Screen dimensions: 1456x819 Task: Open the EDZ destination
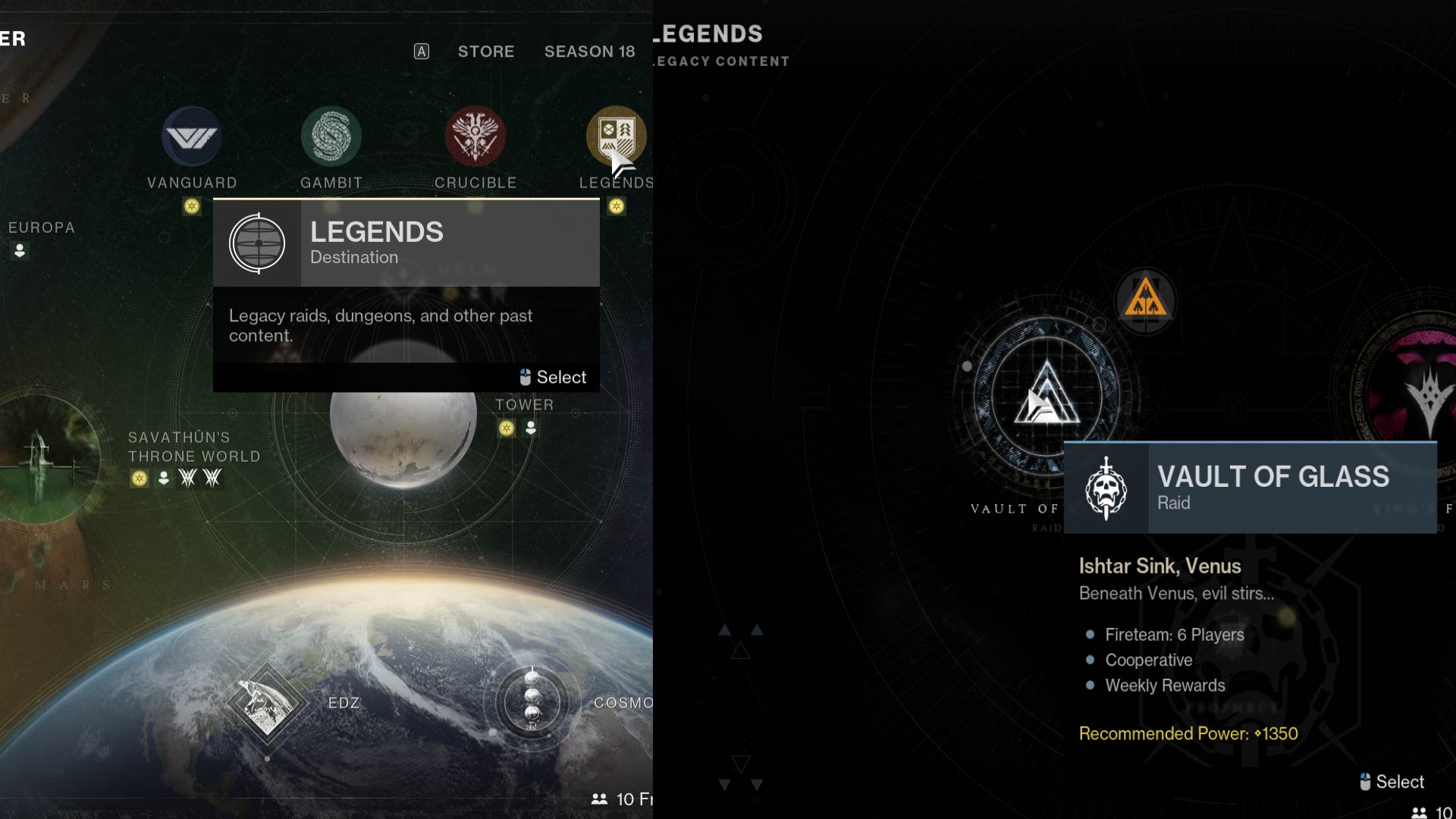point(345,703)
